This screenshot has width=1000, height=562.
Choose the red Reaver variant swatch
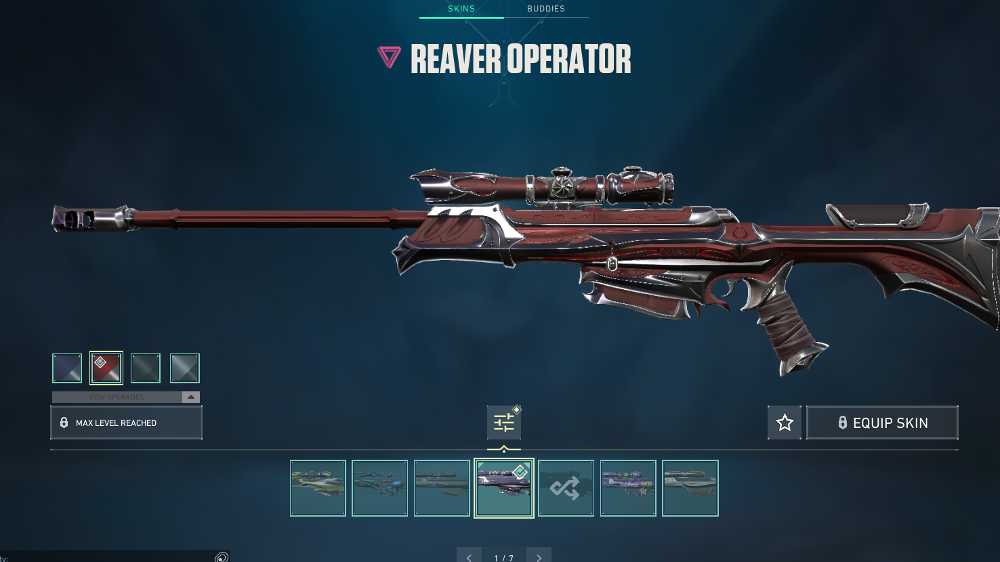(x=106, y=368)
